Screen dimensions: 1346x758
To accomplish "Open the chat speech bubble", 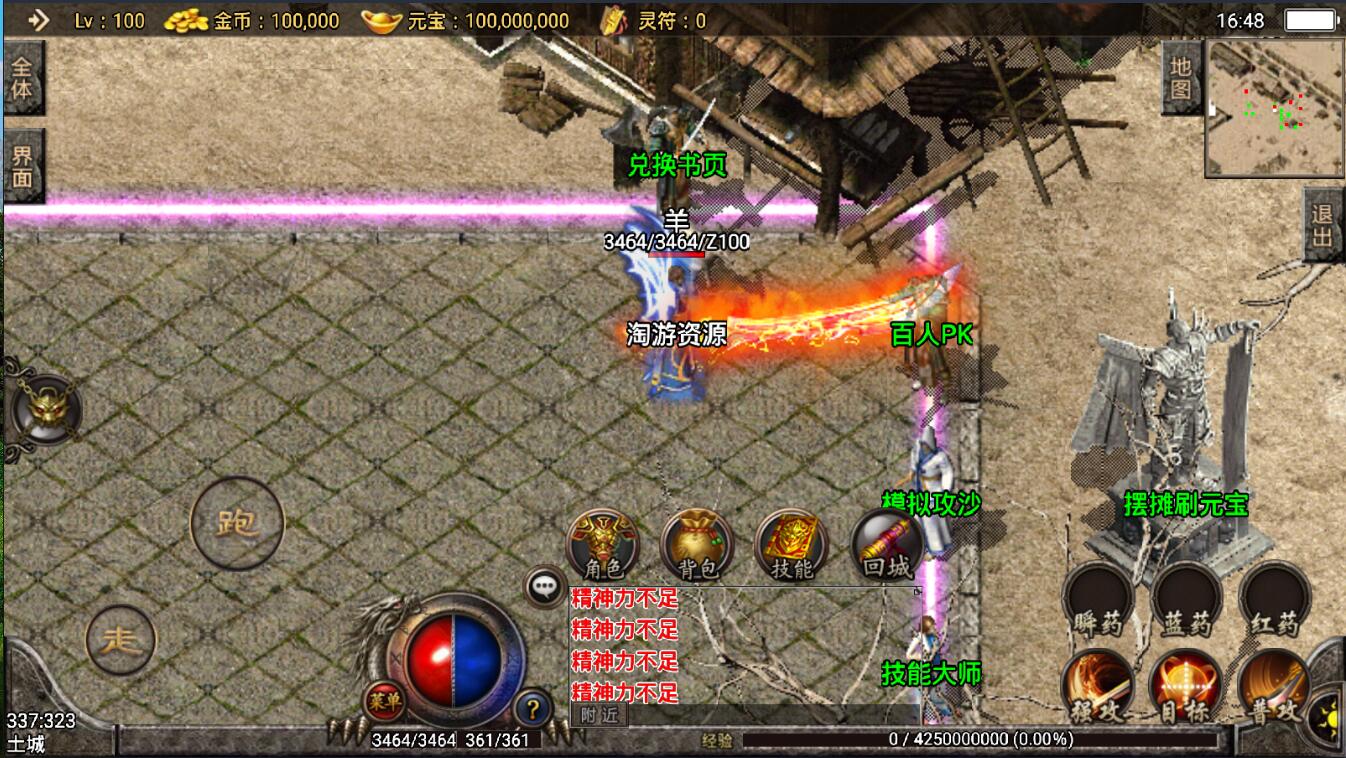I will click(546, 587).
